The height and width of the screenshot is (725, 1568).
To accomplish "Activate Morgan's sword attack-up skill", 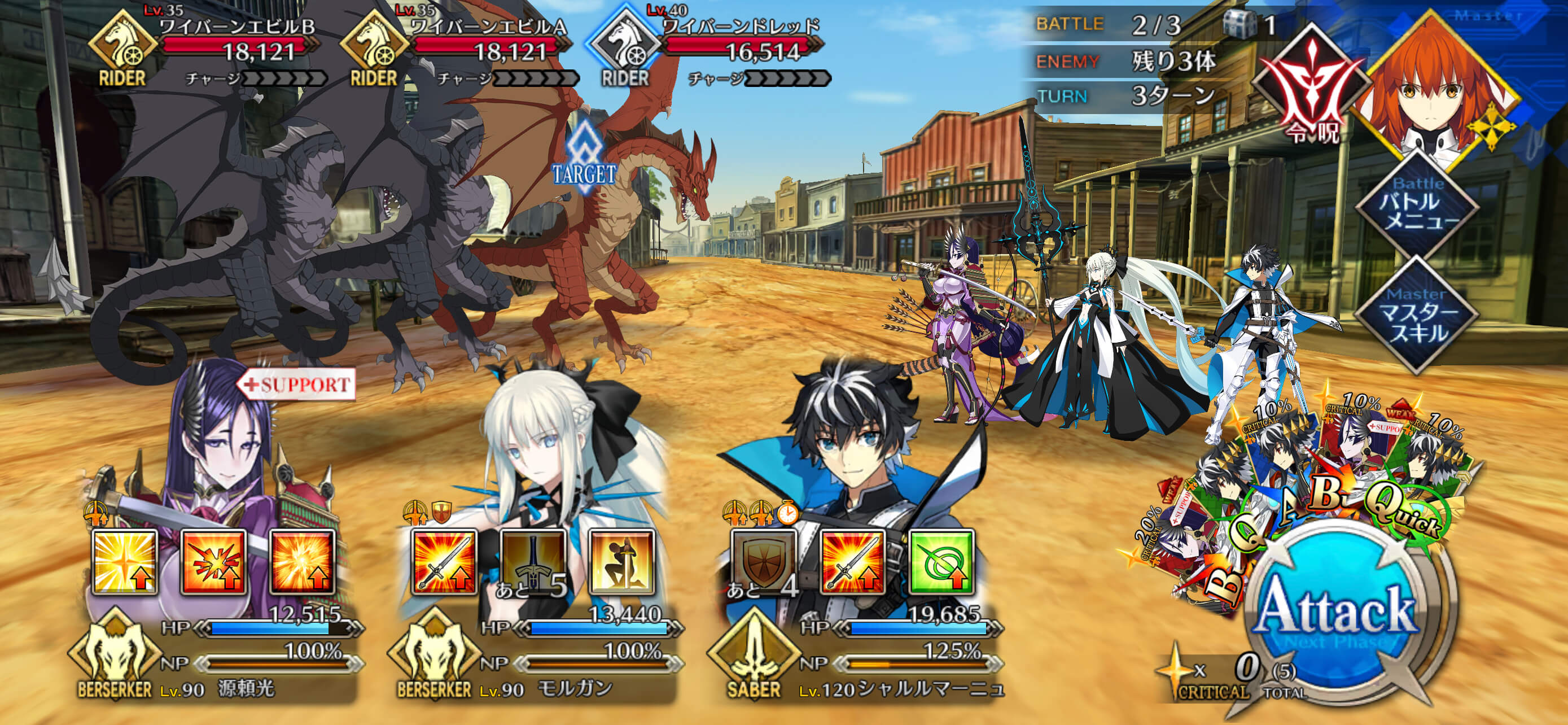I will [x=444, y=562].
